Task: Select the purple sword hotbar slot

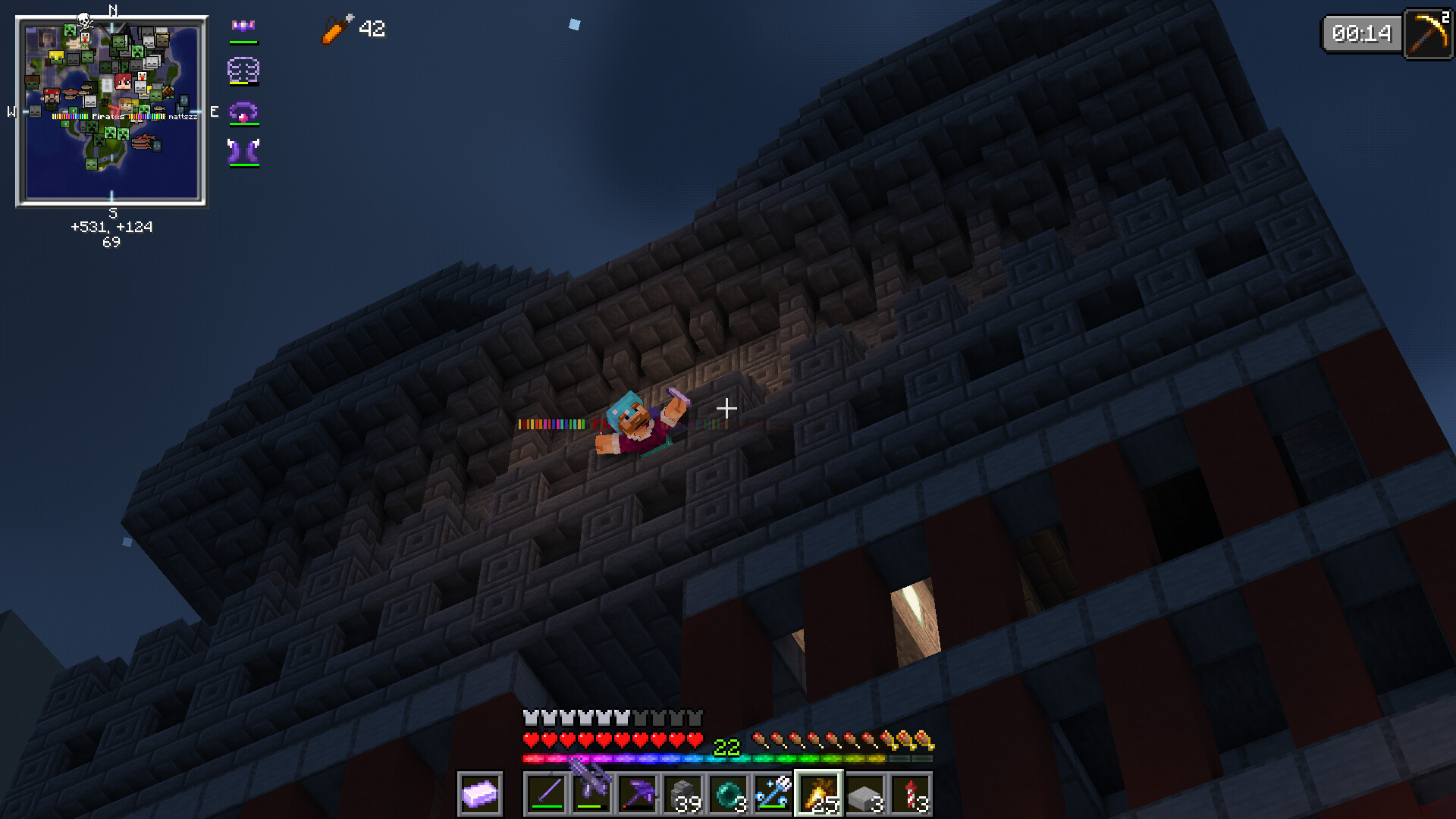Action: [546, 794]
